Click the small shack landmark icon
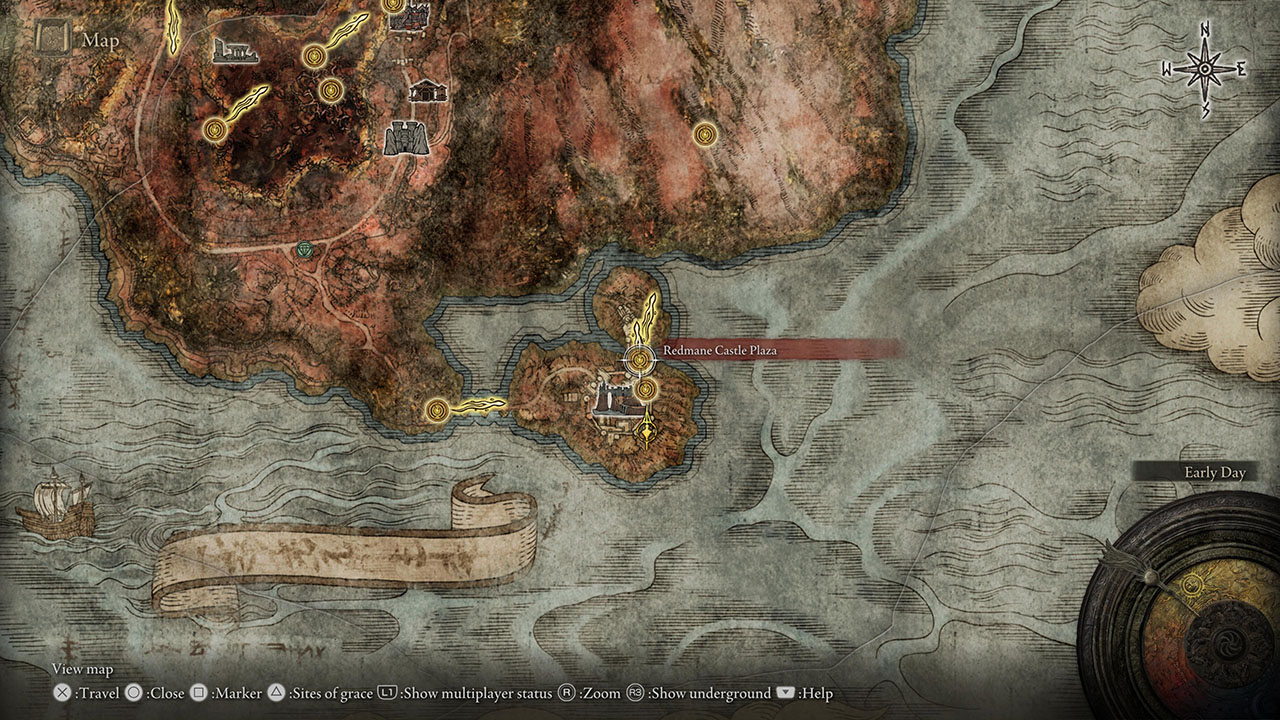1280x720 pixels. 425,90
